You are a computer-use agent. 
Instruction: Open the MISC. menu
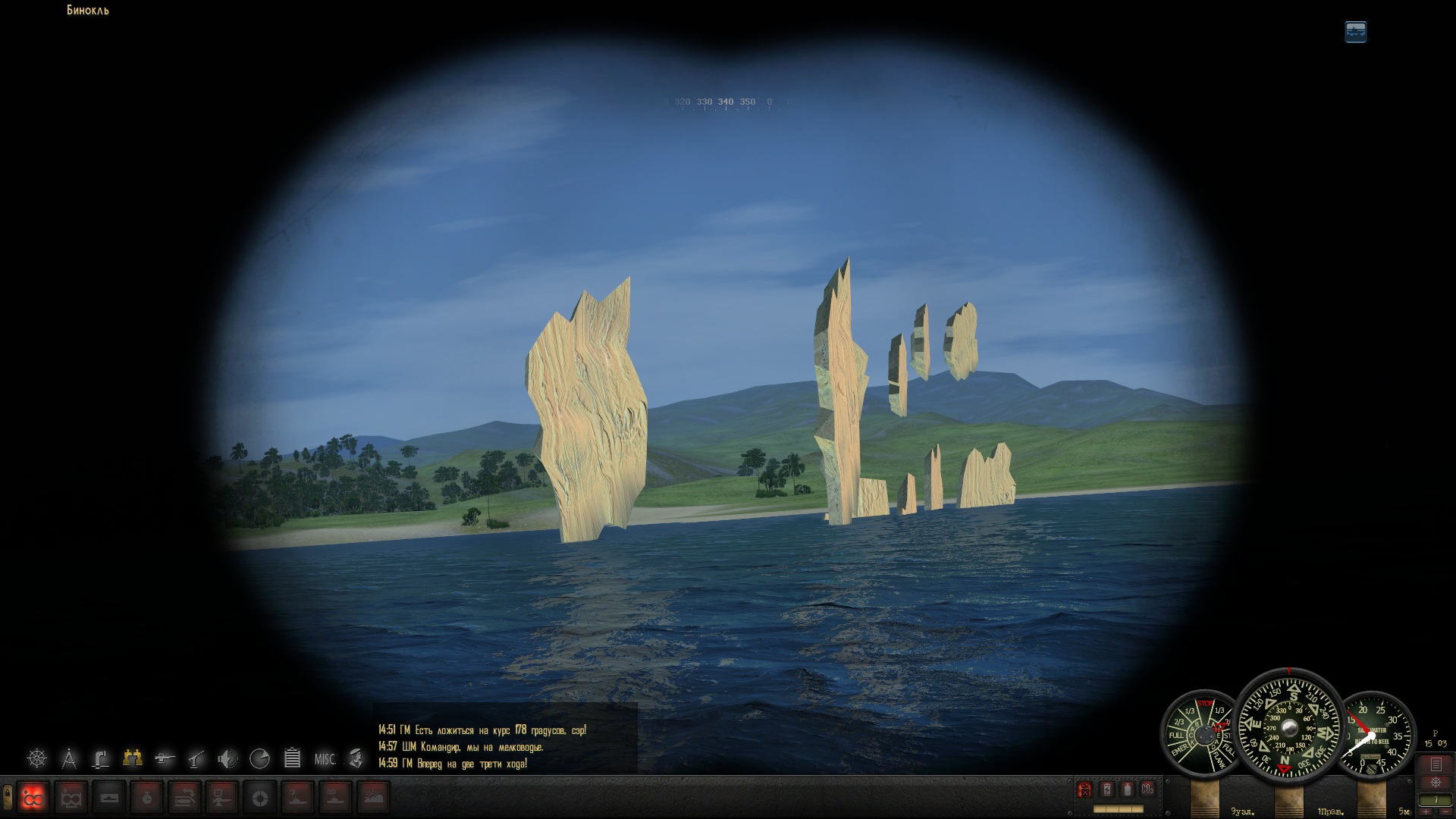point(325,758)
